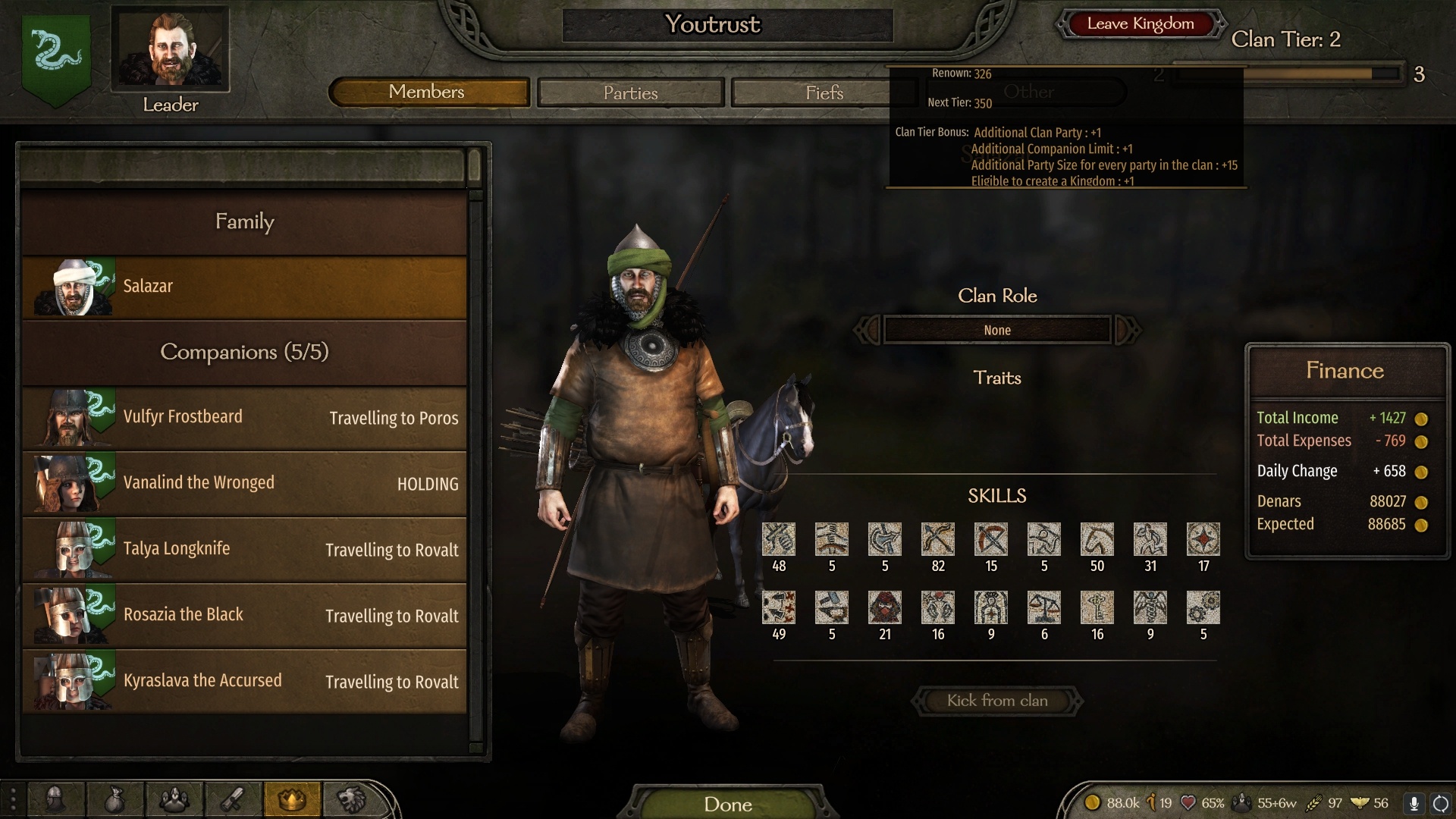1456x819 pixels.
Task: Choose Kyraslava the Accursed
Action: click(x=244, y=681)
